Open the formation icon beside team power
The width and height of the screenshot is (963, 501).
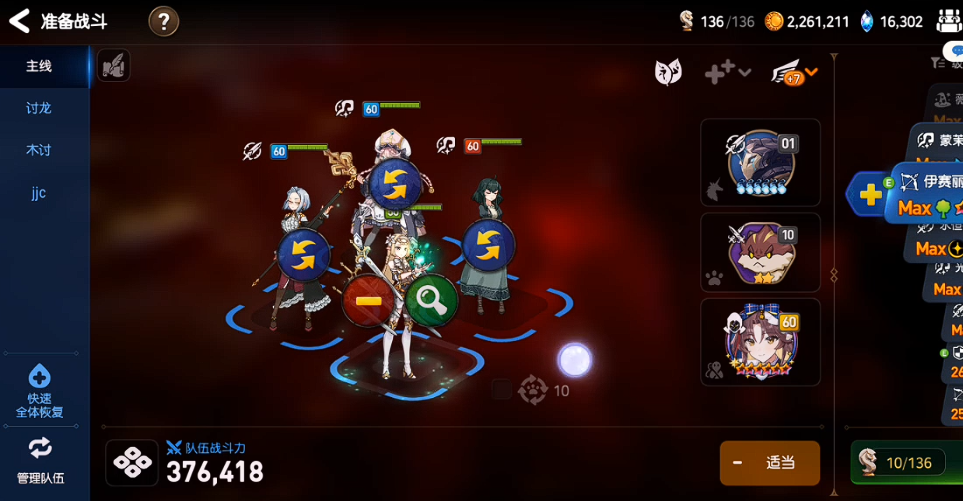coord(132,463)
